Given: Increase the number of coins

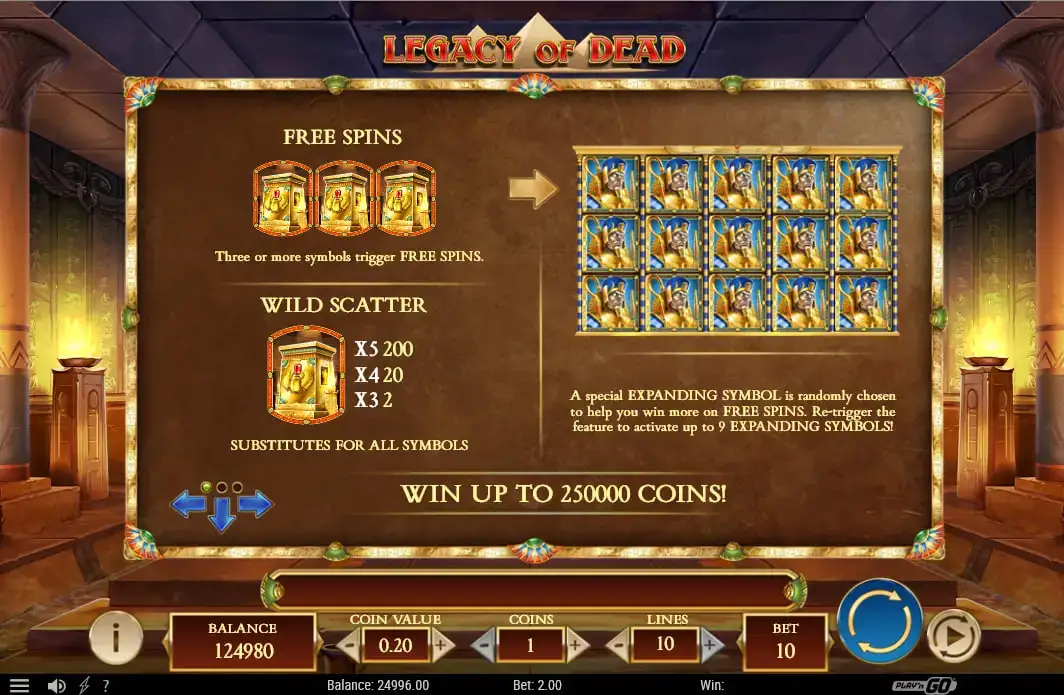Looking at the screenshot, I should (x=577, y=645).
